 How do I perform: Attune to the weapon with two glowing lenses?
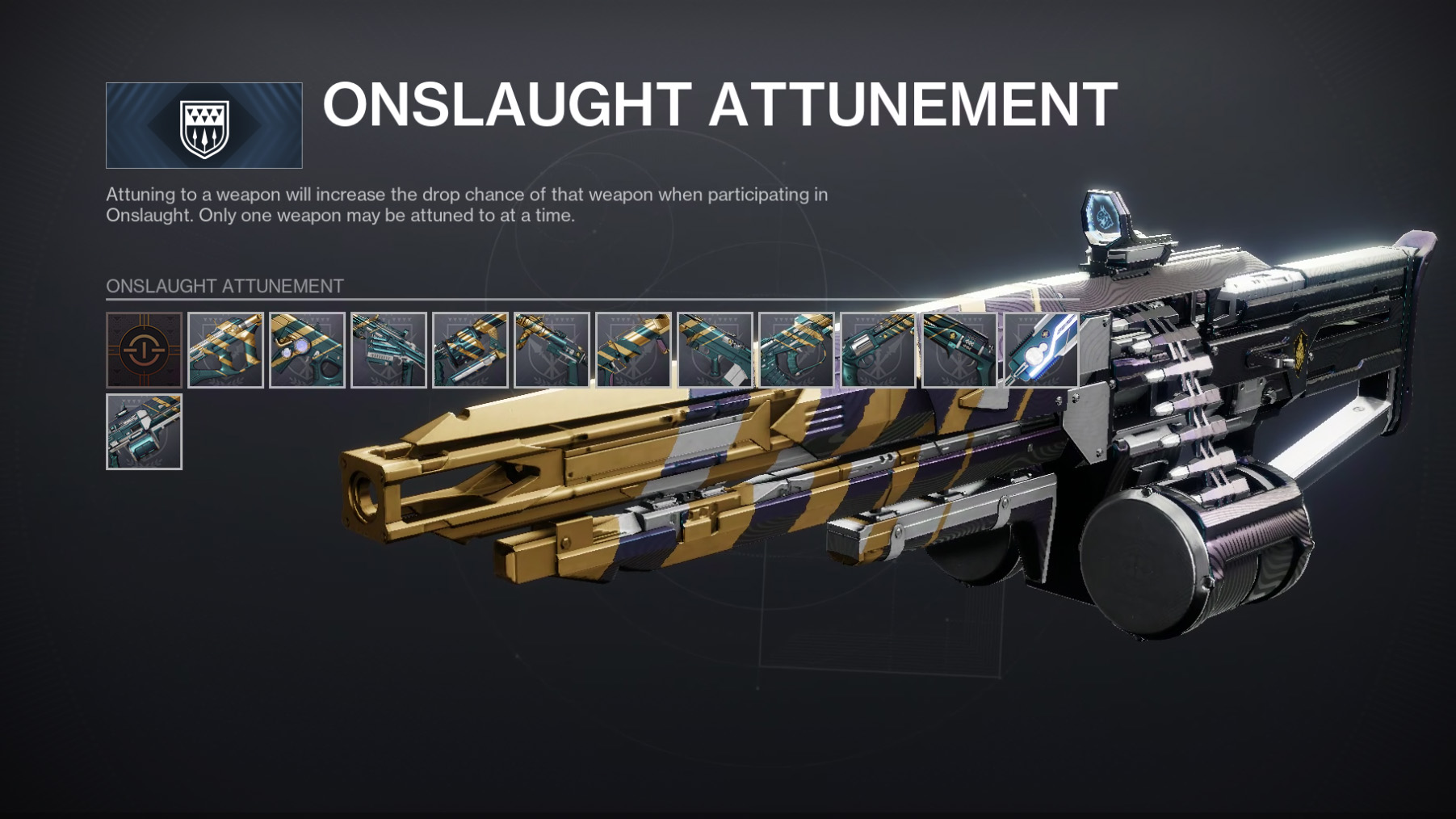click(x=307, y=350)
